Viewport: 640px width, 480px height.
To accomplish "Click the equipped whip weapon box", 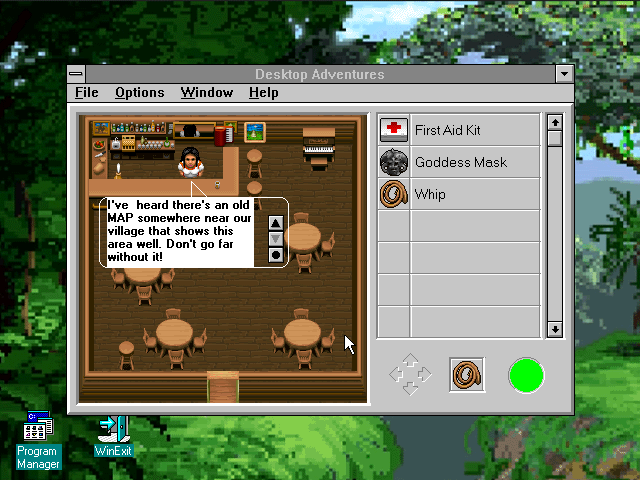I will (x=467, y=375).
